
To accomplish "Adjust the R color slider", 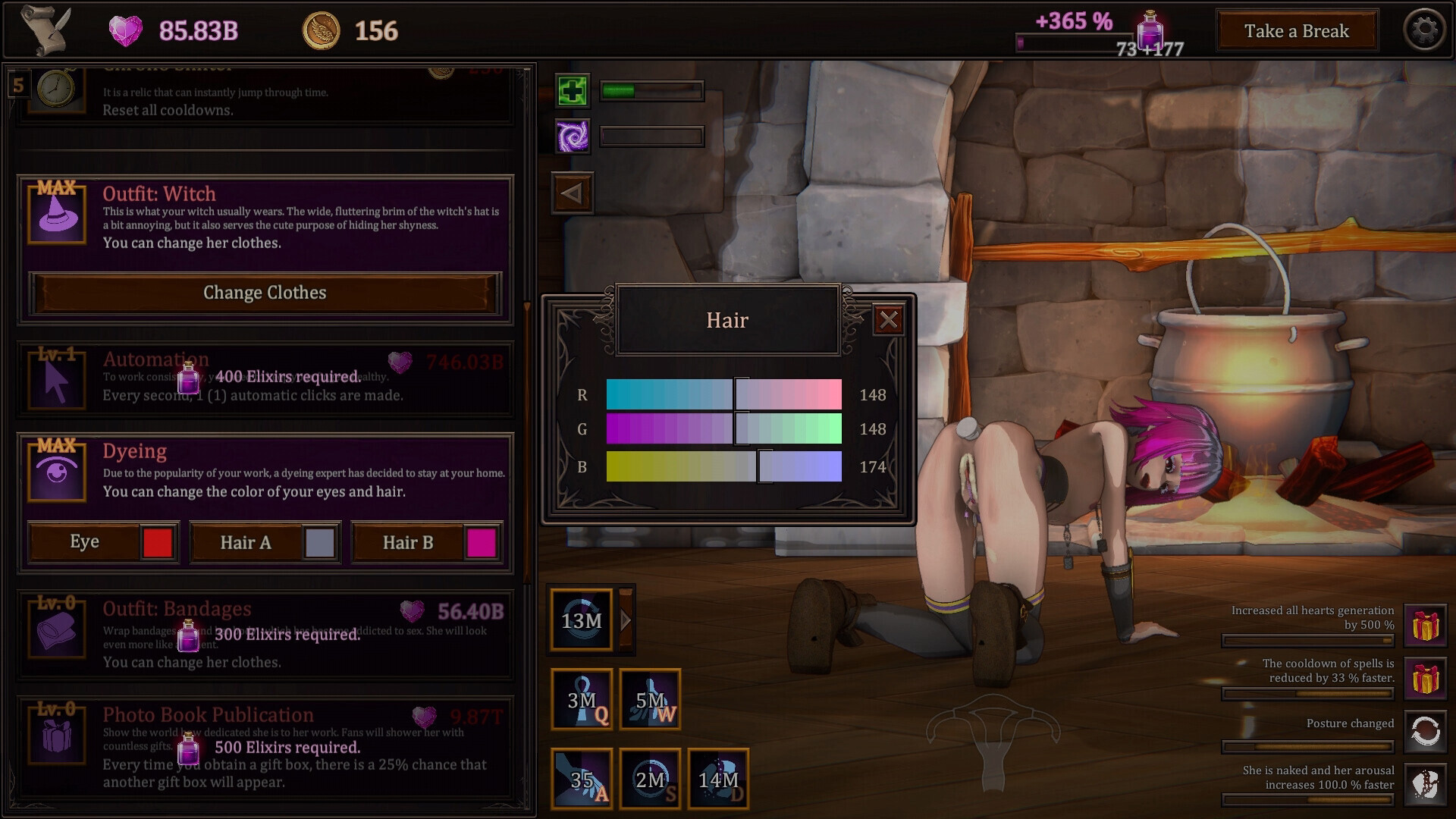I will (x=741, y=395).
